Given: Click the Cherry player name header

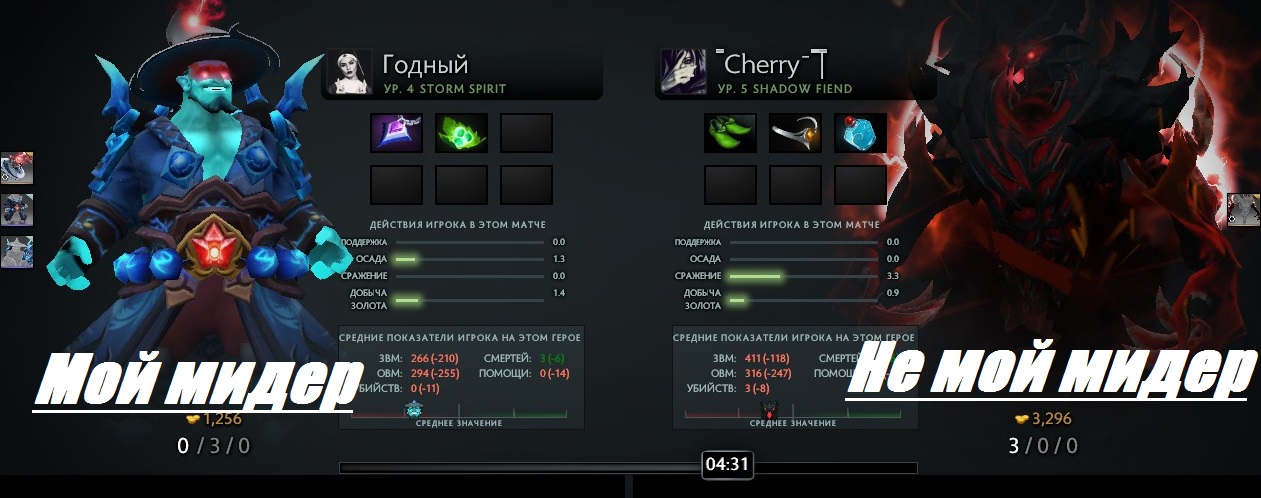Looking at the screenshot, I should pyautogui.click(x=772, y=66).
